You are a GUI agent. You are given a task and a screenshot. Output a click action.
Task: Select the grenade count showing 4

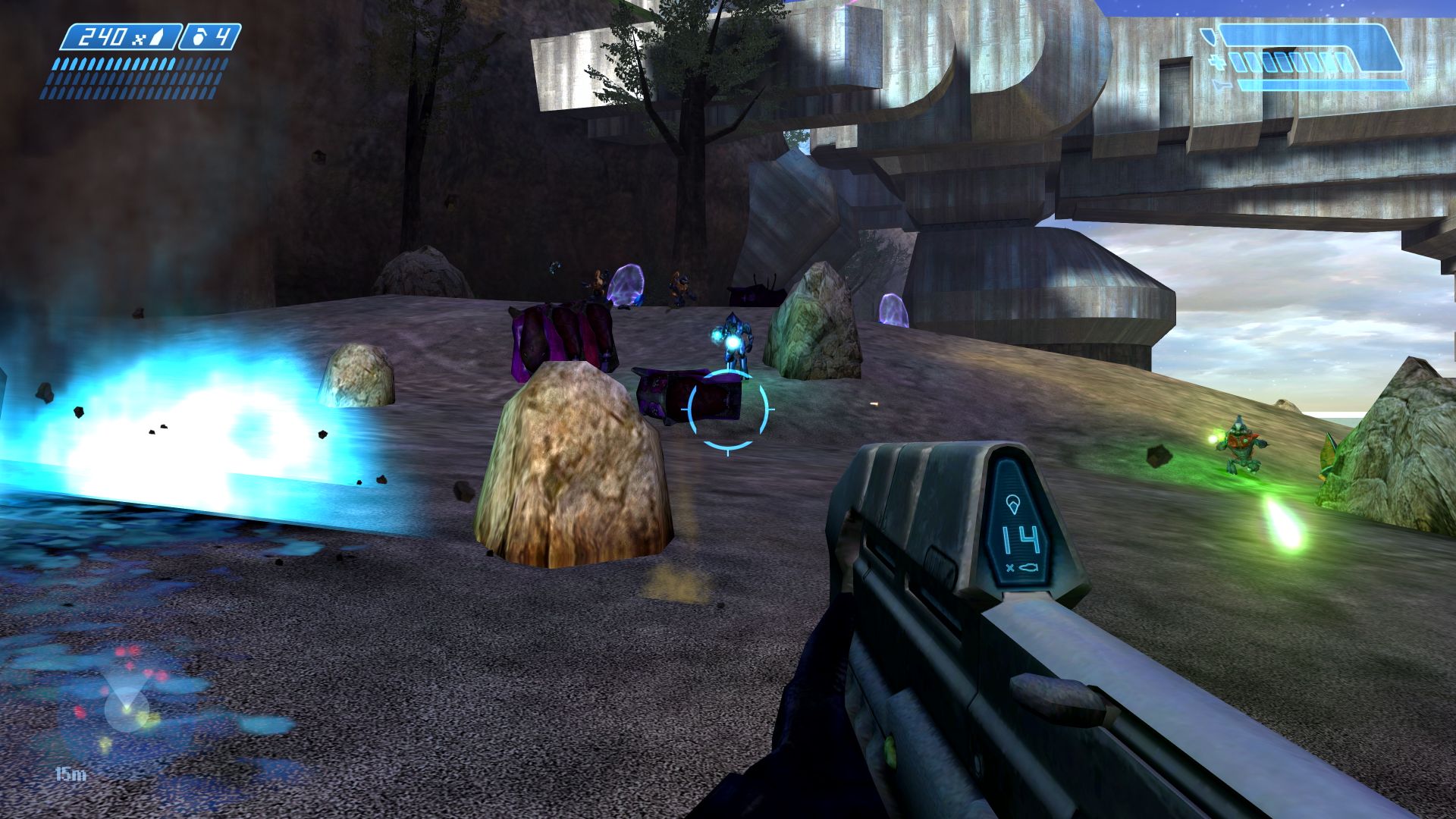click(x=222, y=35)
